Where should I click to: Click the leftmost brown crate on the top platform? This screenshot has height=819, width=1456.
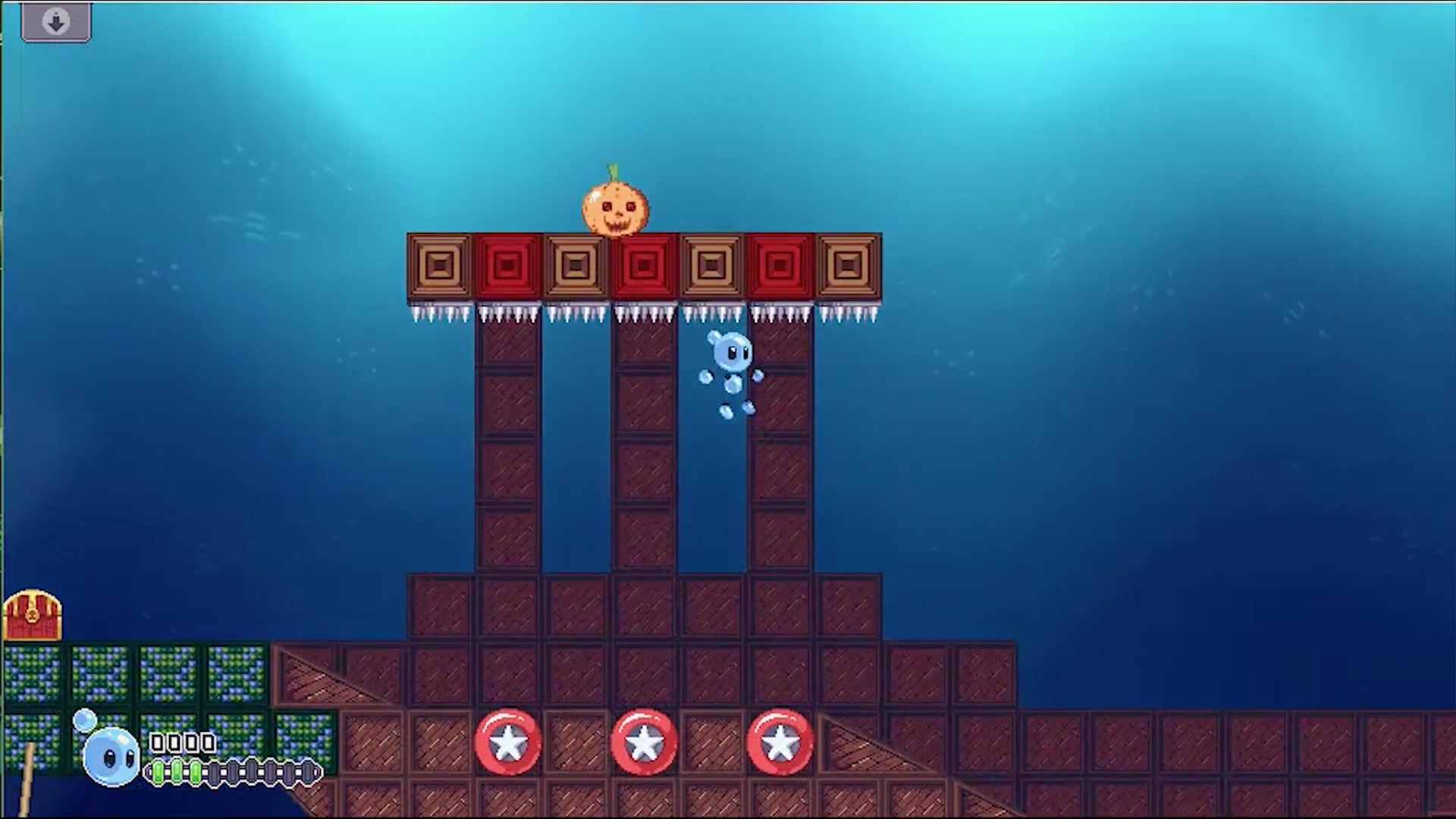[x=438, y=264]
